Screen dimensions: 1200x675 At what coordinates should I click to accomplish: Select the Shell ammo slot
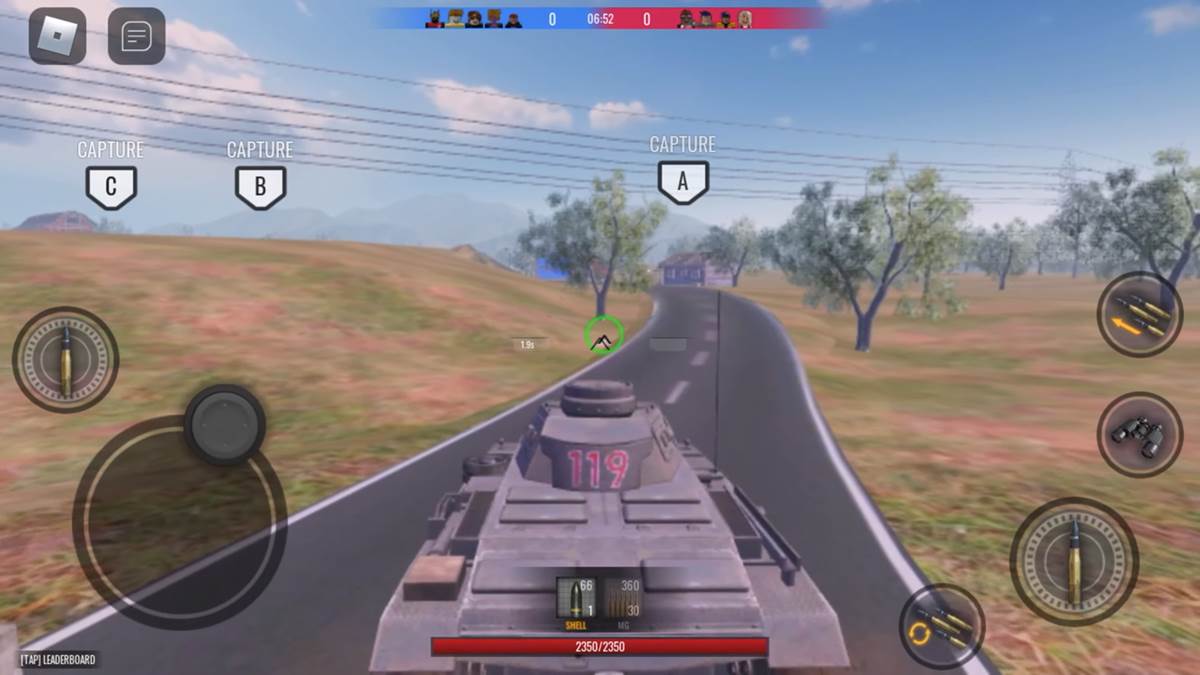576,601
